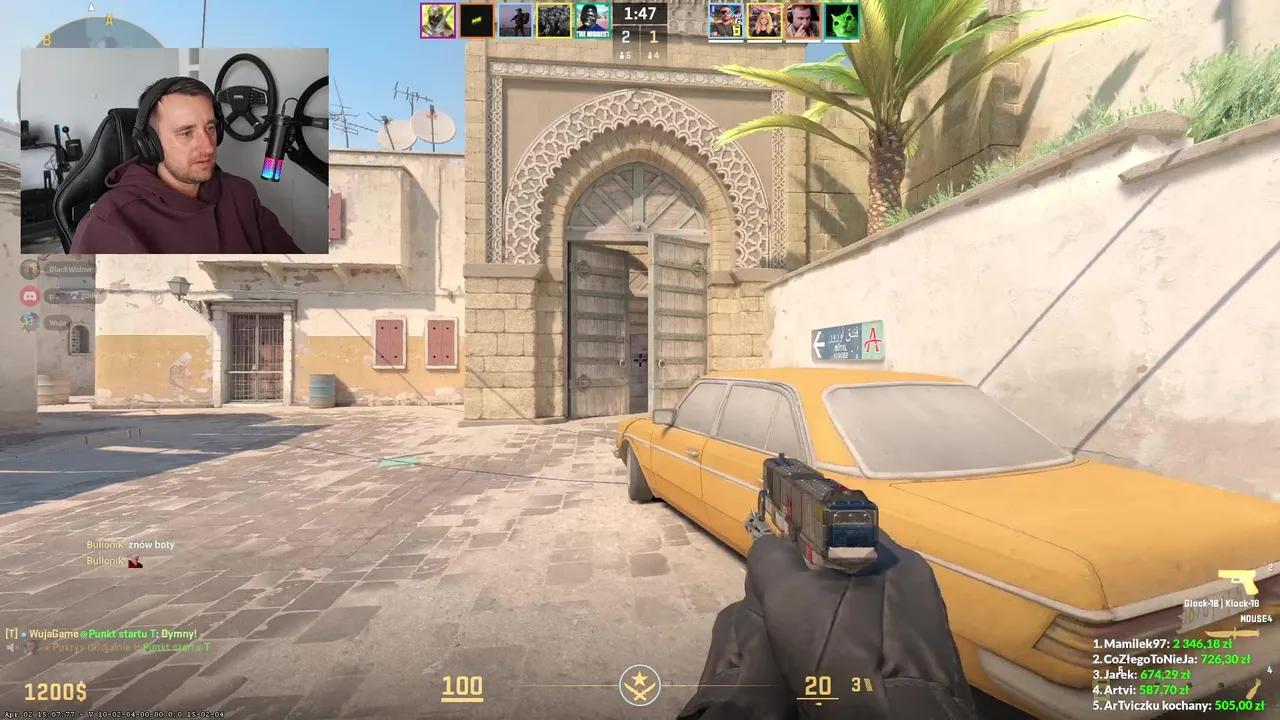Screen dimensions: 1280x720
Task: Click the knife icon in the weapon inventory
Action: 1232,633
